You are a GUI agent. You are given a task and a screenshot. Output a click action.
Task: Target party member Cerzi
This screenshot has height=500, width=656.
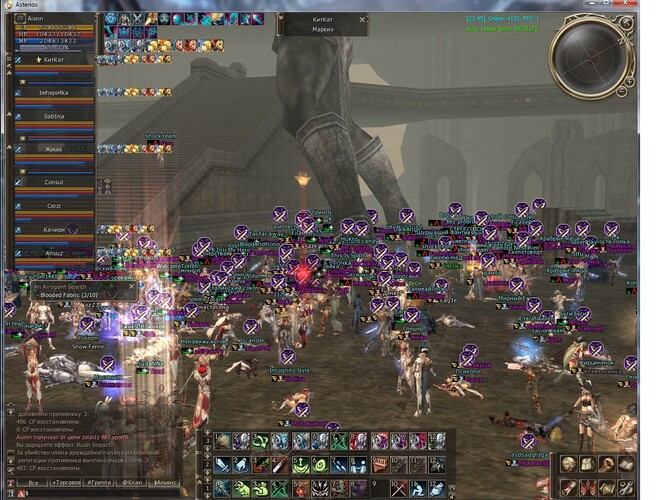coord(53,206)
